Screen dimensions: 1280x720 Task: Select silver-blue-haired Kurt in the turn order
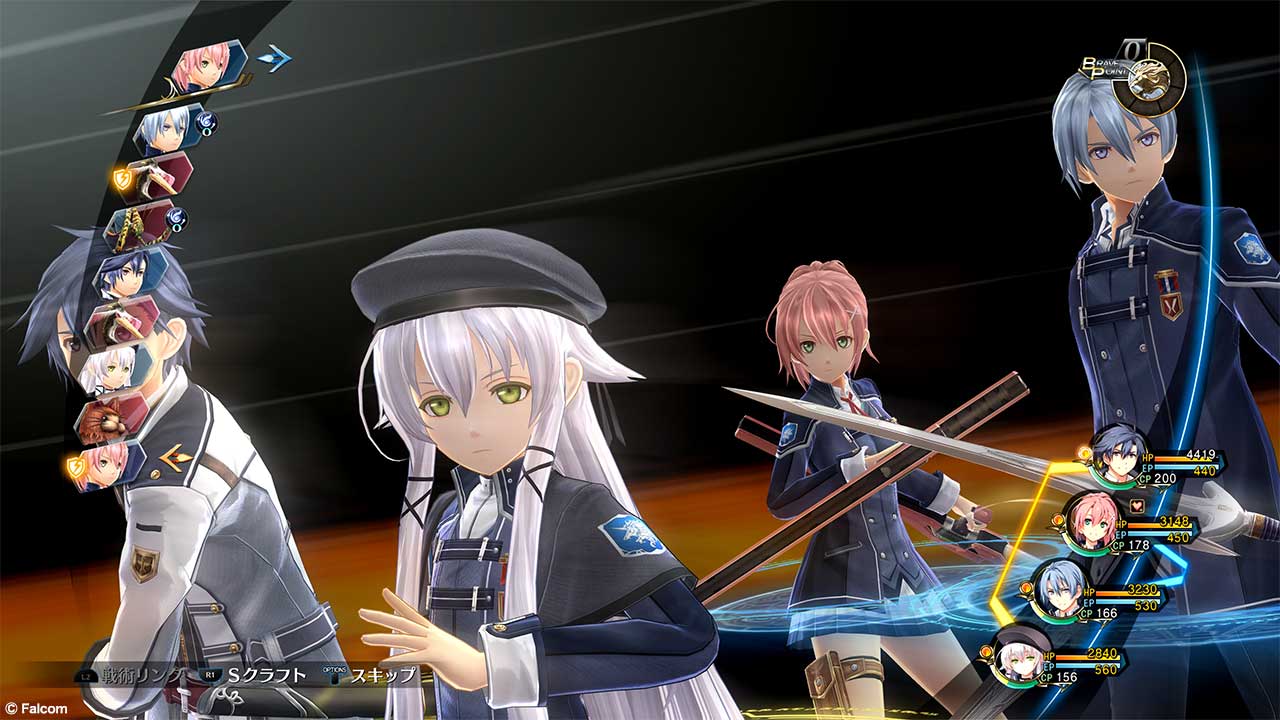[x=167, y=129]
